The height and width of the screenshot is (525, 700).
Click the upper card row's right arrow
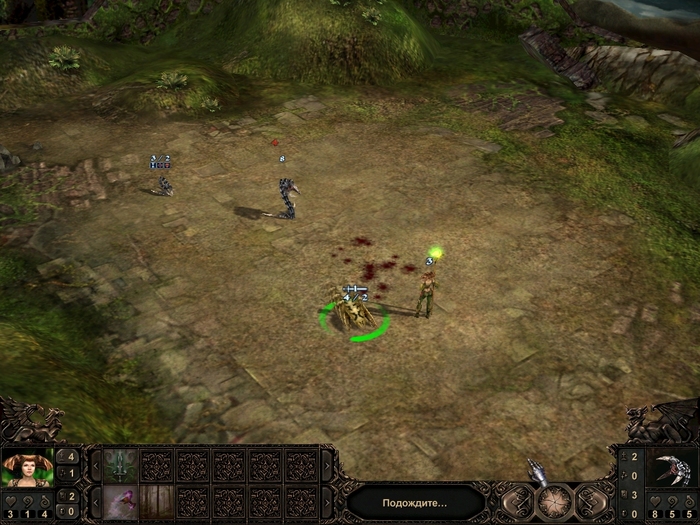327,465
